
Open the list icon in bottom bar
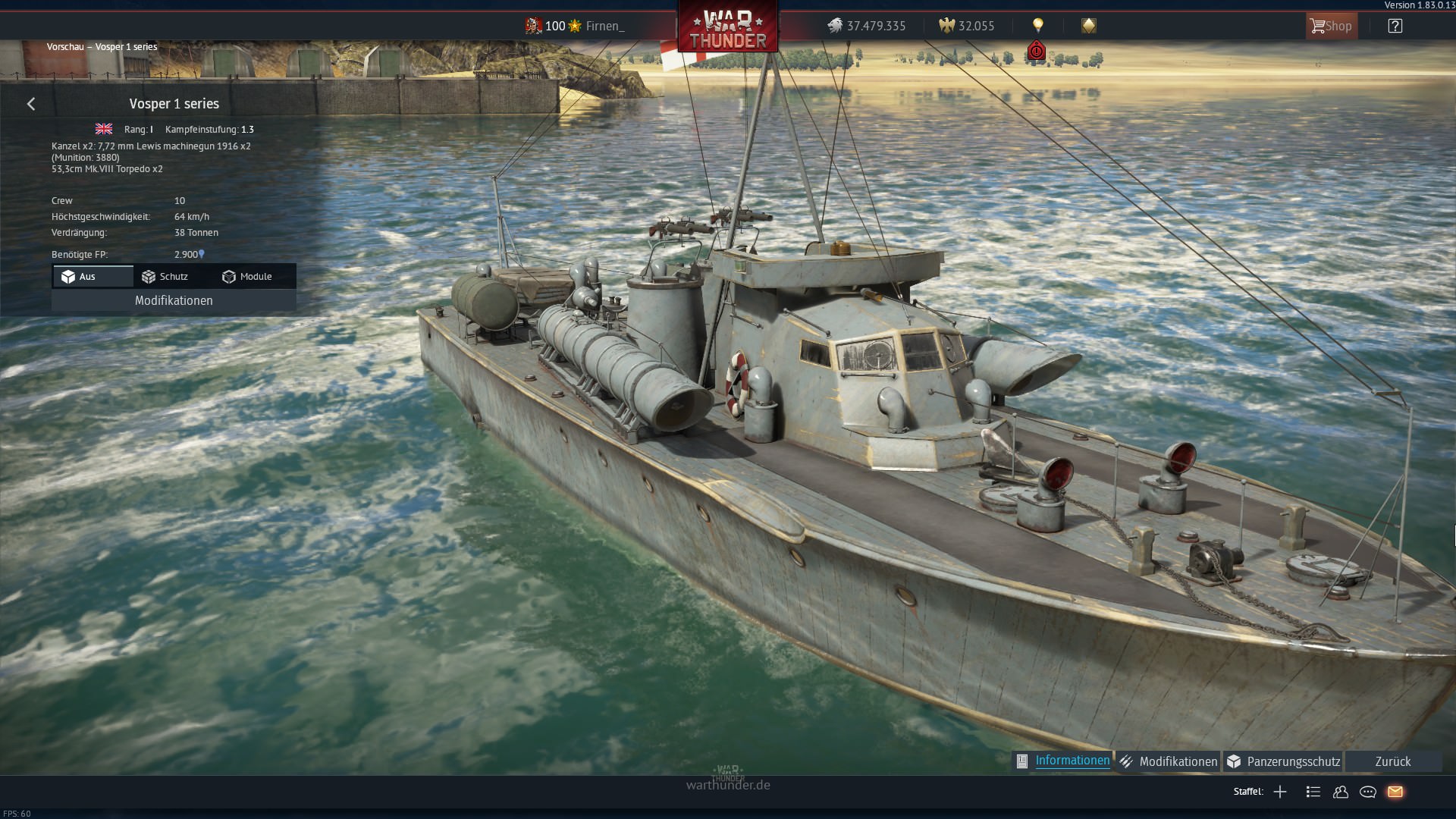(x=1313, y=792)
